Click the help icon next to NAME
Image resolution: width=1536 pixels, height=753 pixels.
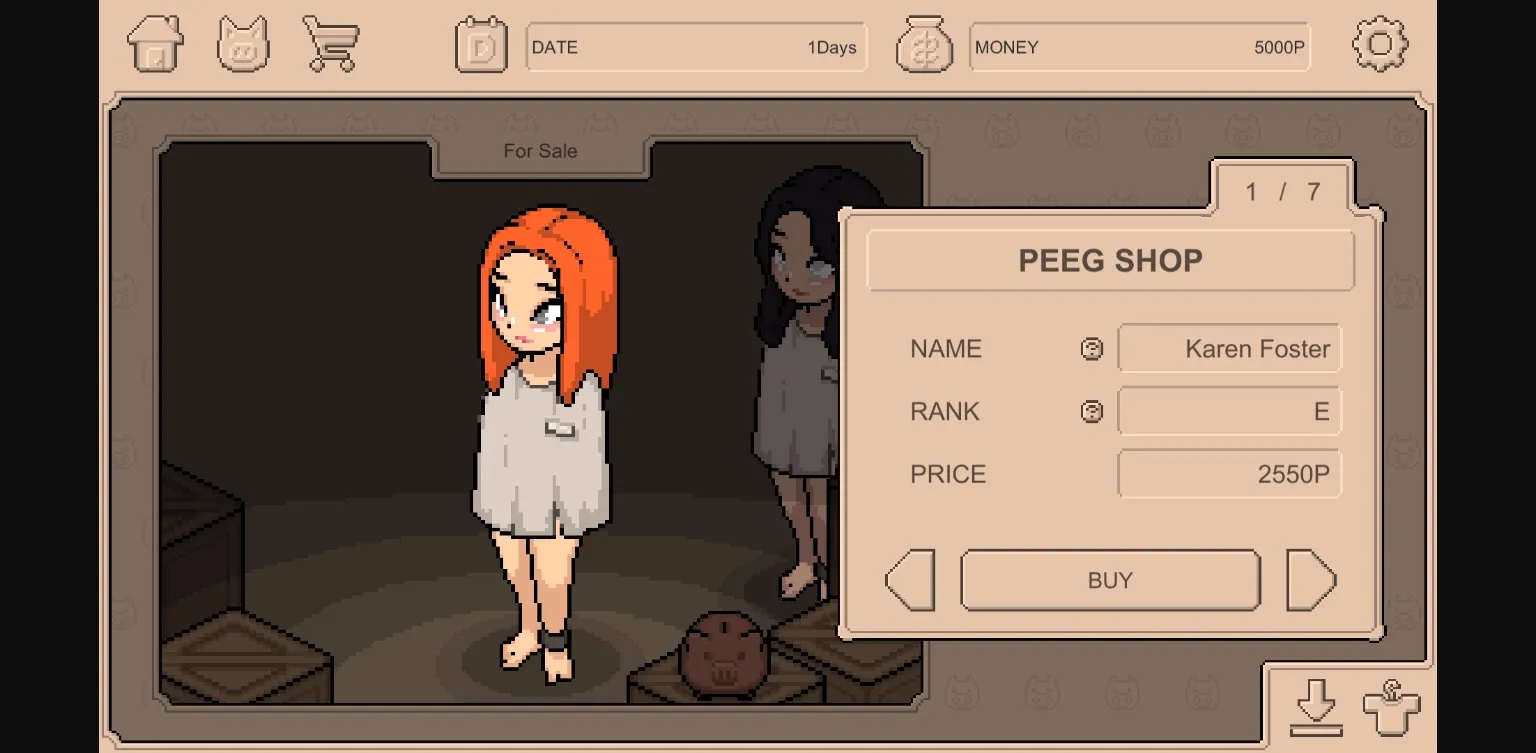pos(1091,348)
